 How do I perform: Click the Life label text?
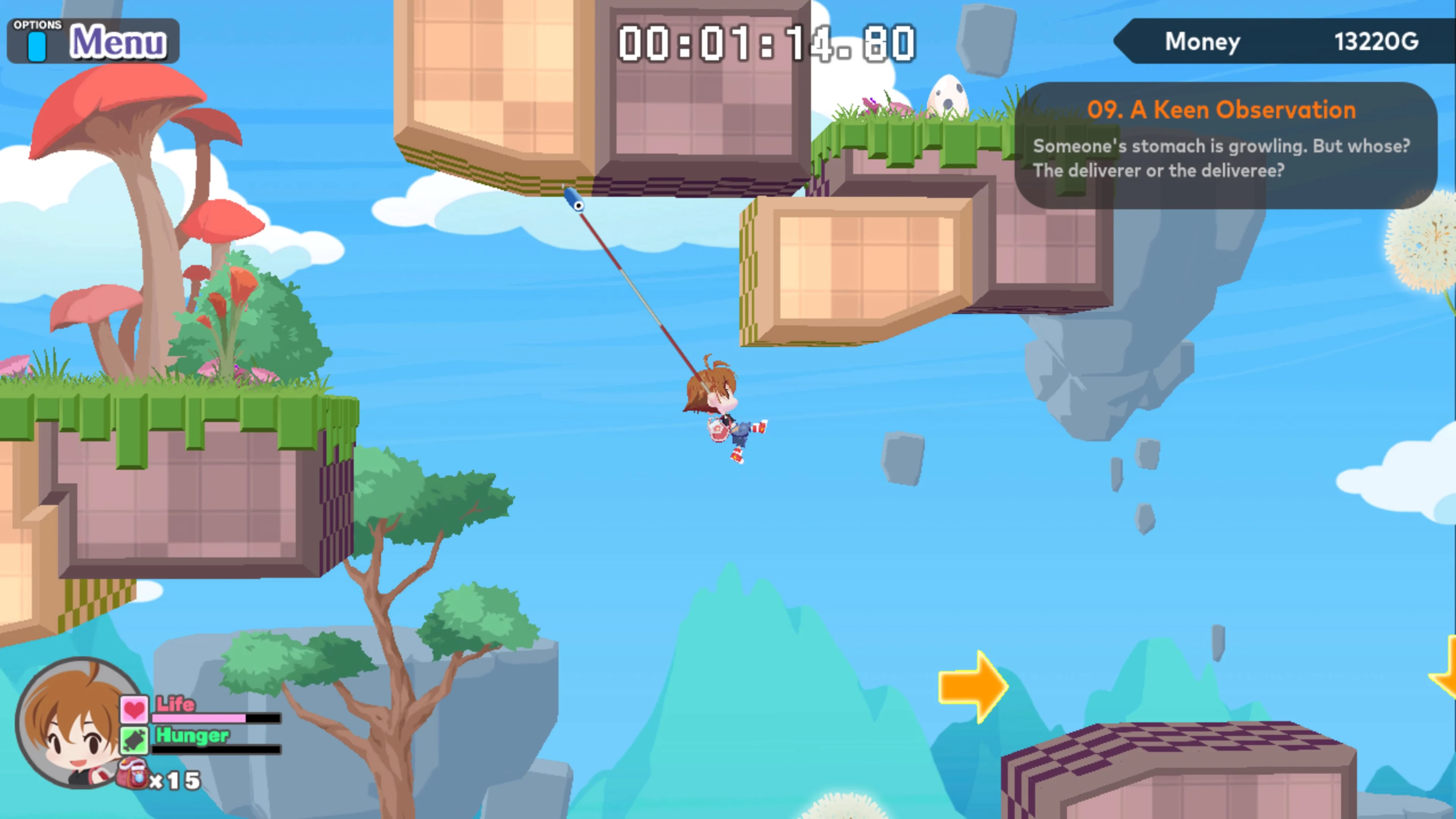click(x=175, y=704)
